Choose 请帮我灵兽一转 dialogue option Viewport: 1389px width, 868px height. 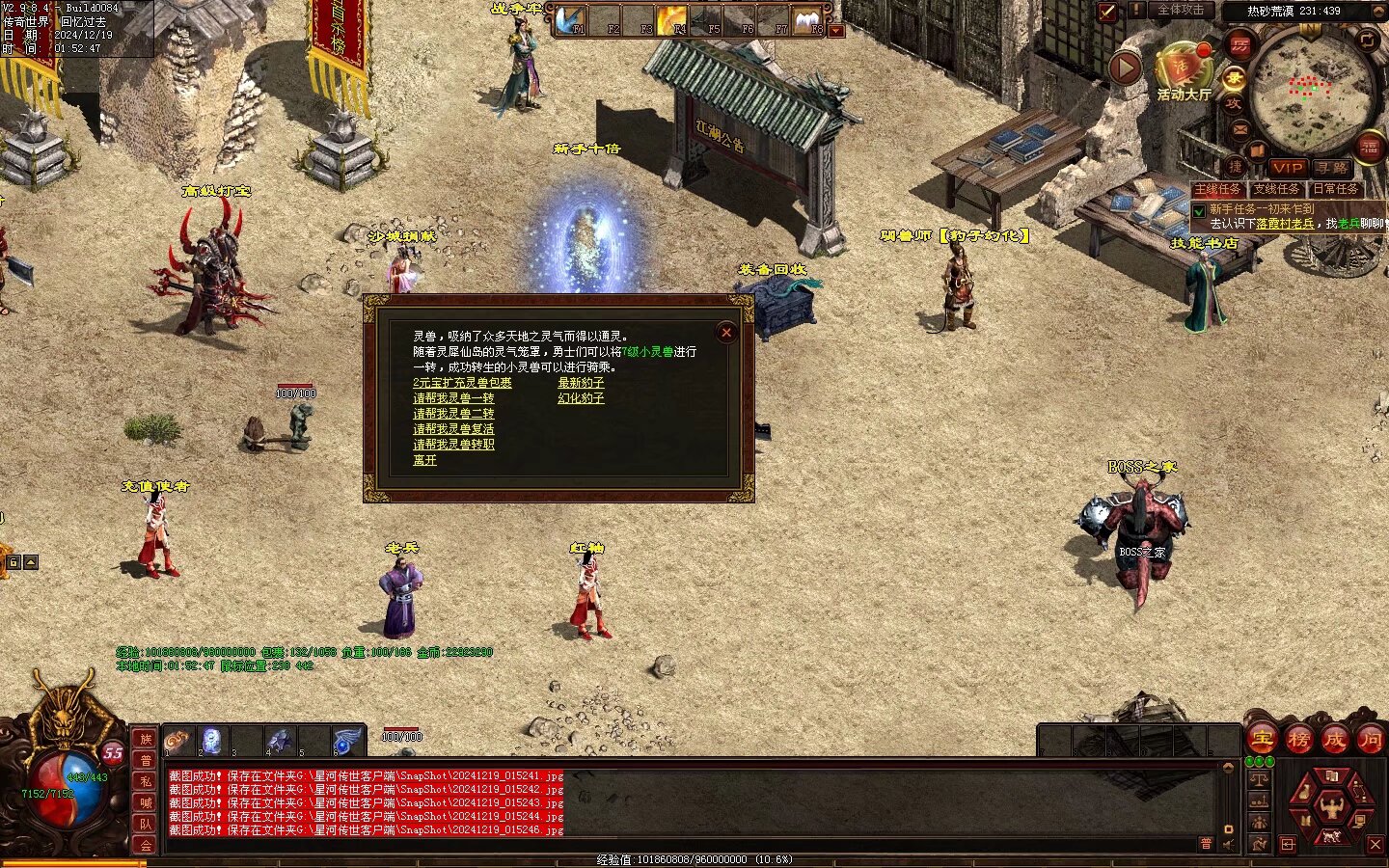[x=453, y=398]
